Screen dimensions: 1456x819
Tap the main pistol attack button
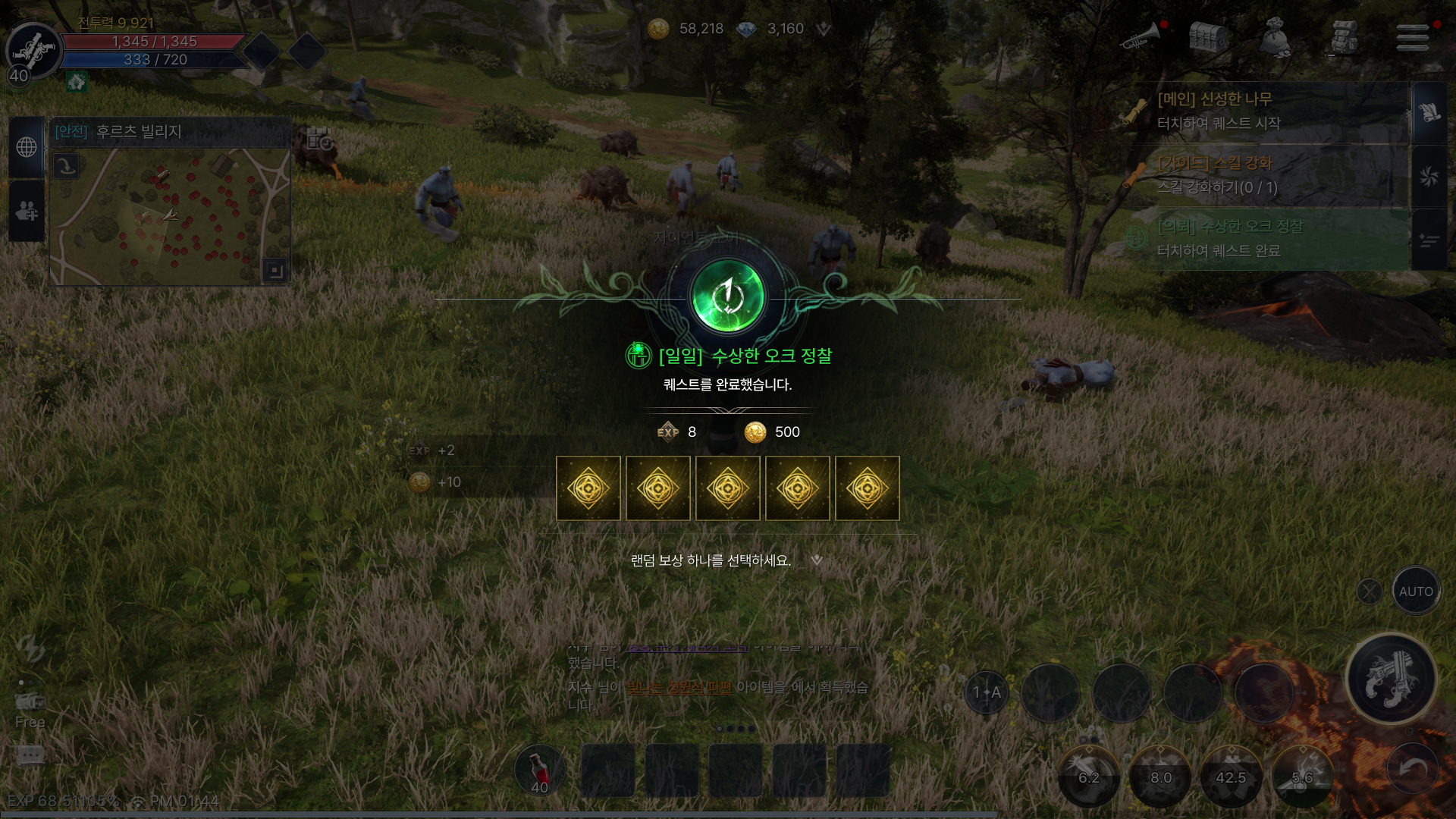[x=1391, y=679]
